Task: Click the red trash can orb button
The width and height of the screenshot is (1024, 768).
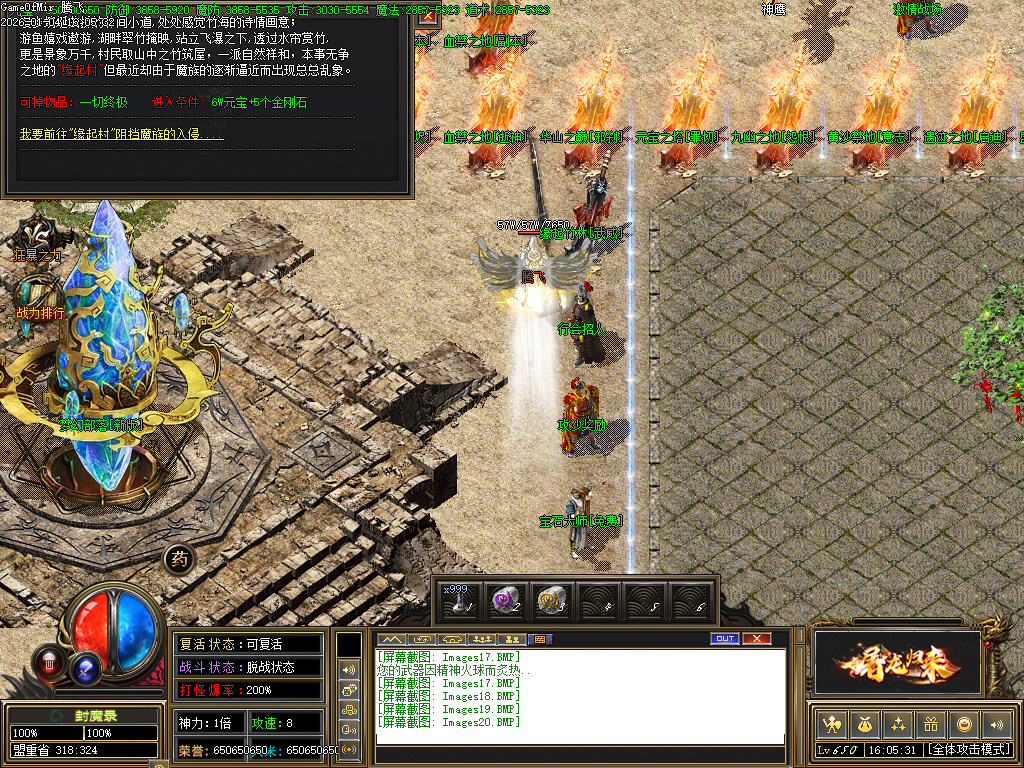Action: point(49,661)
